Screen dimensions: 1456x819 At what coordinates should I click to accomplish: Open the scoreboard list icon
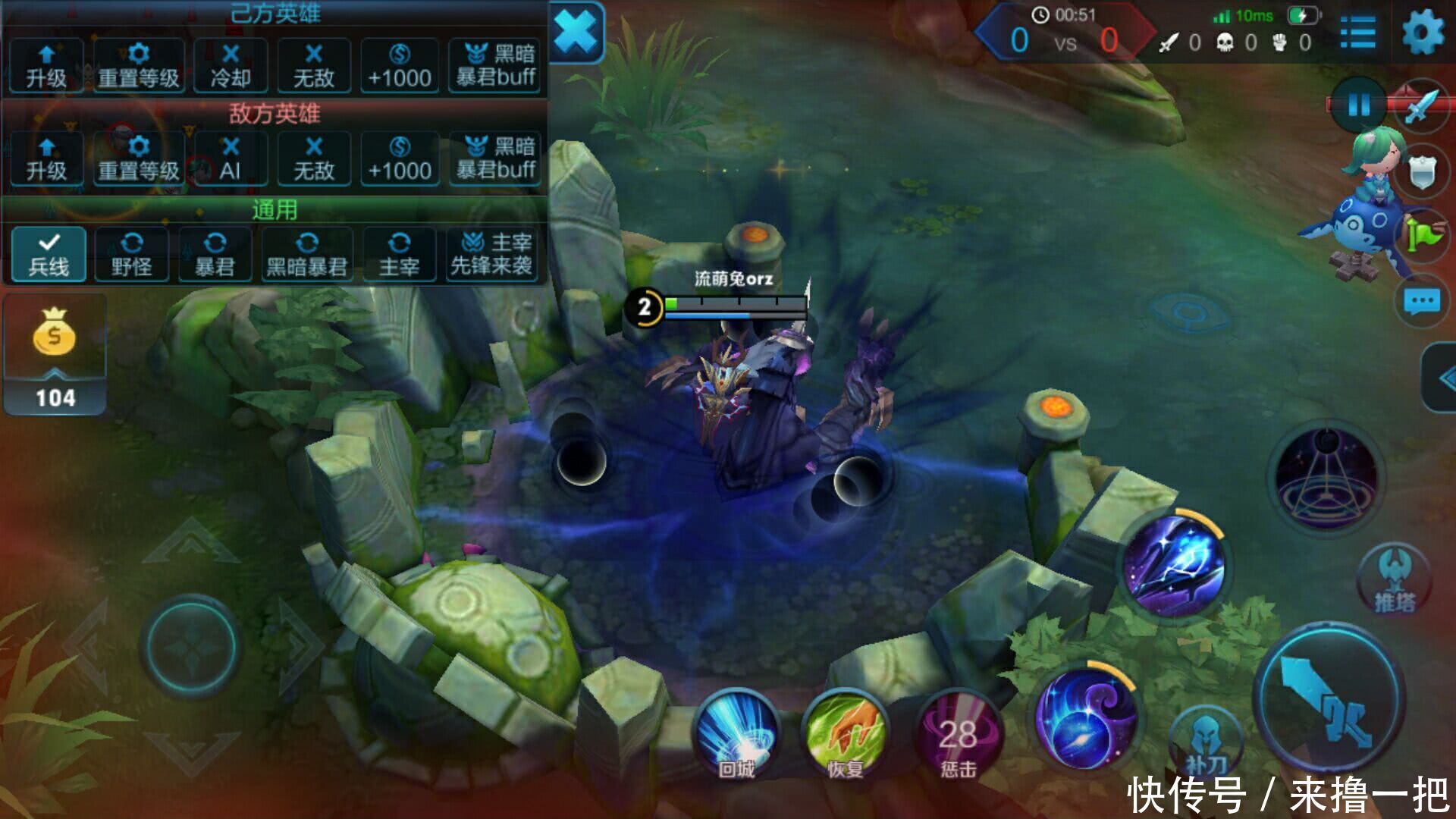click(x=1357, y=33)
